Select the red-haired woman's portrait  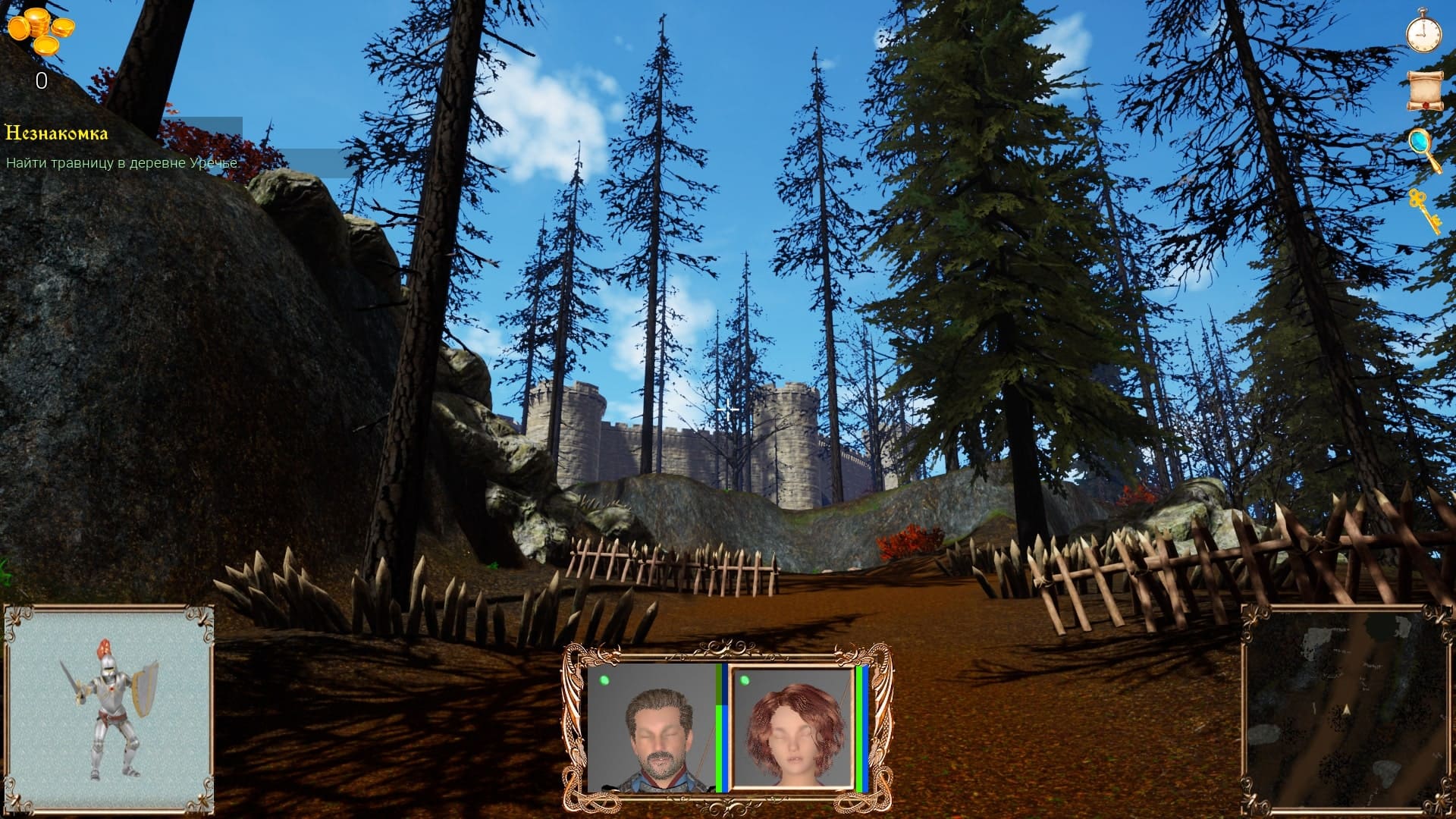[792, 729]
